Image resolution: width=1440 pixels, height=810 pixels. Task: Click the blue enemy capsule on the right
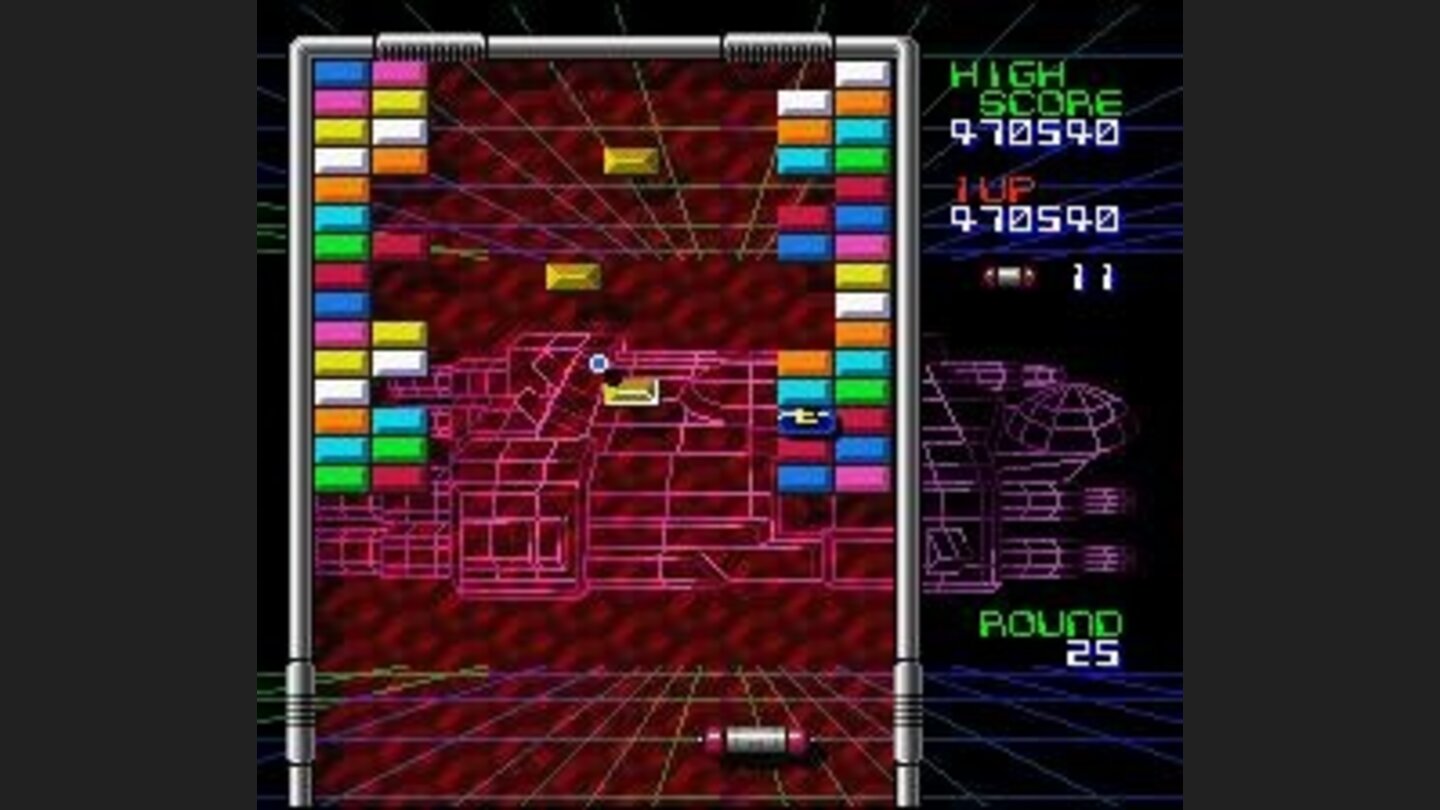pos(806,421)
